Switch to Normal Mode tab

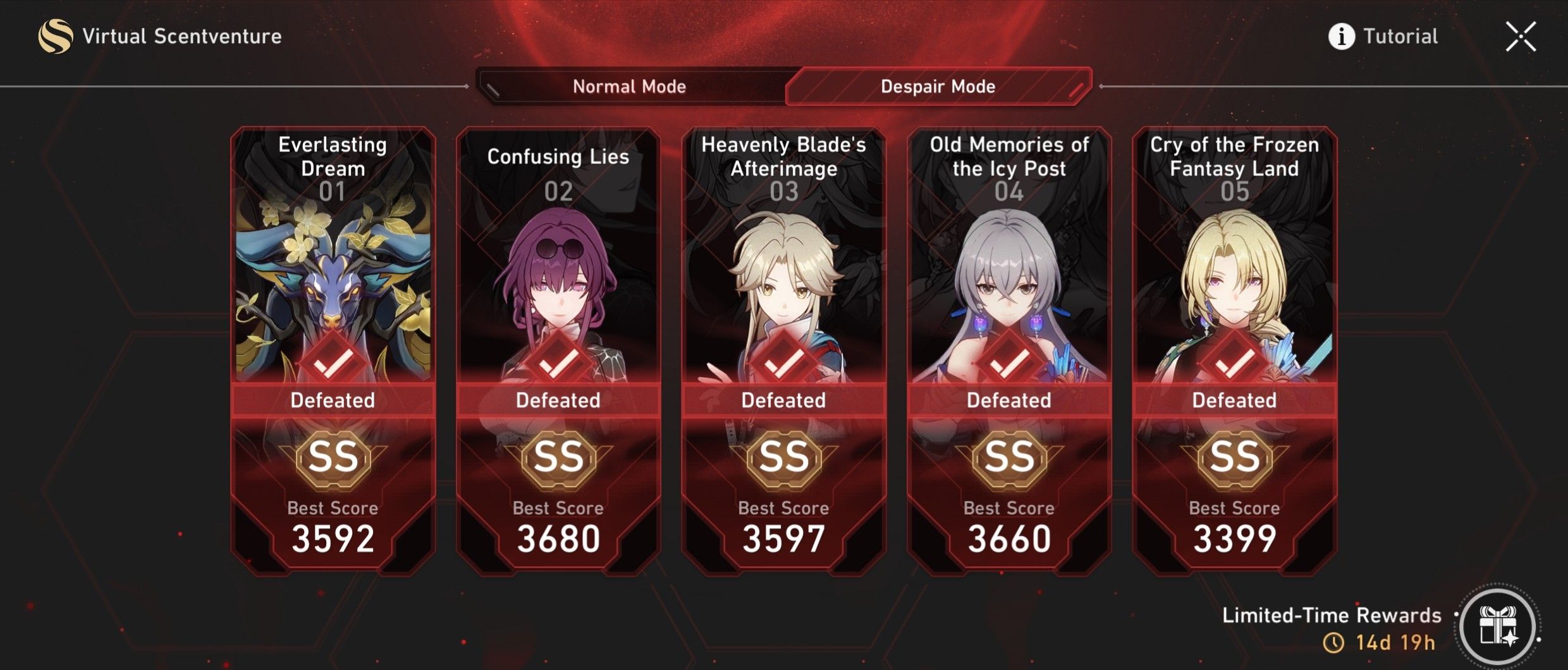click(630, 86)
